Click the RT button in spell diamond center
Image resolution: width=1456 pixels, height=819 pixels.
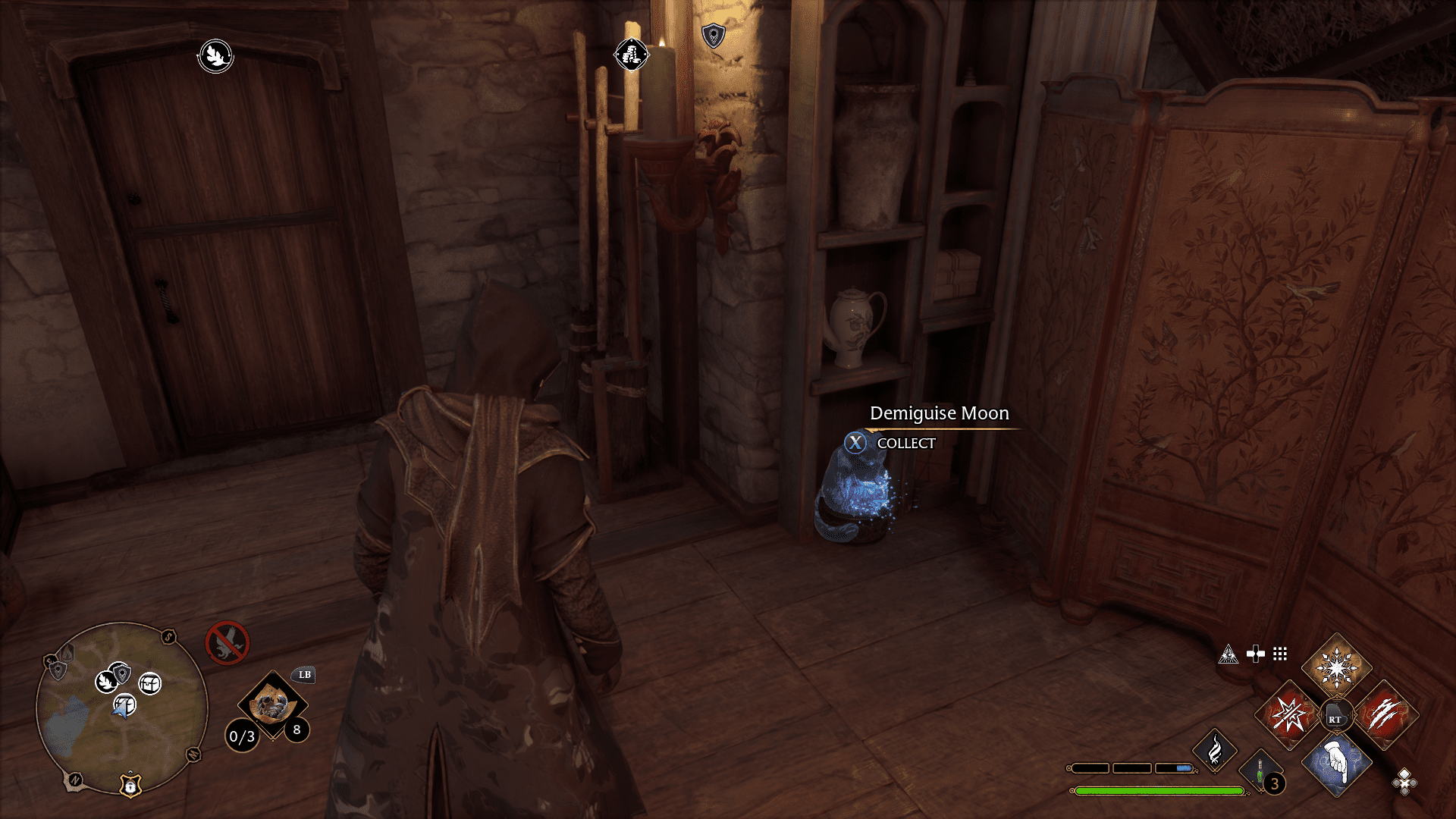click(x=1337, y=714)
